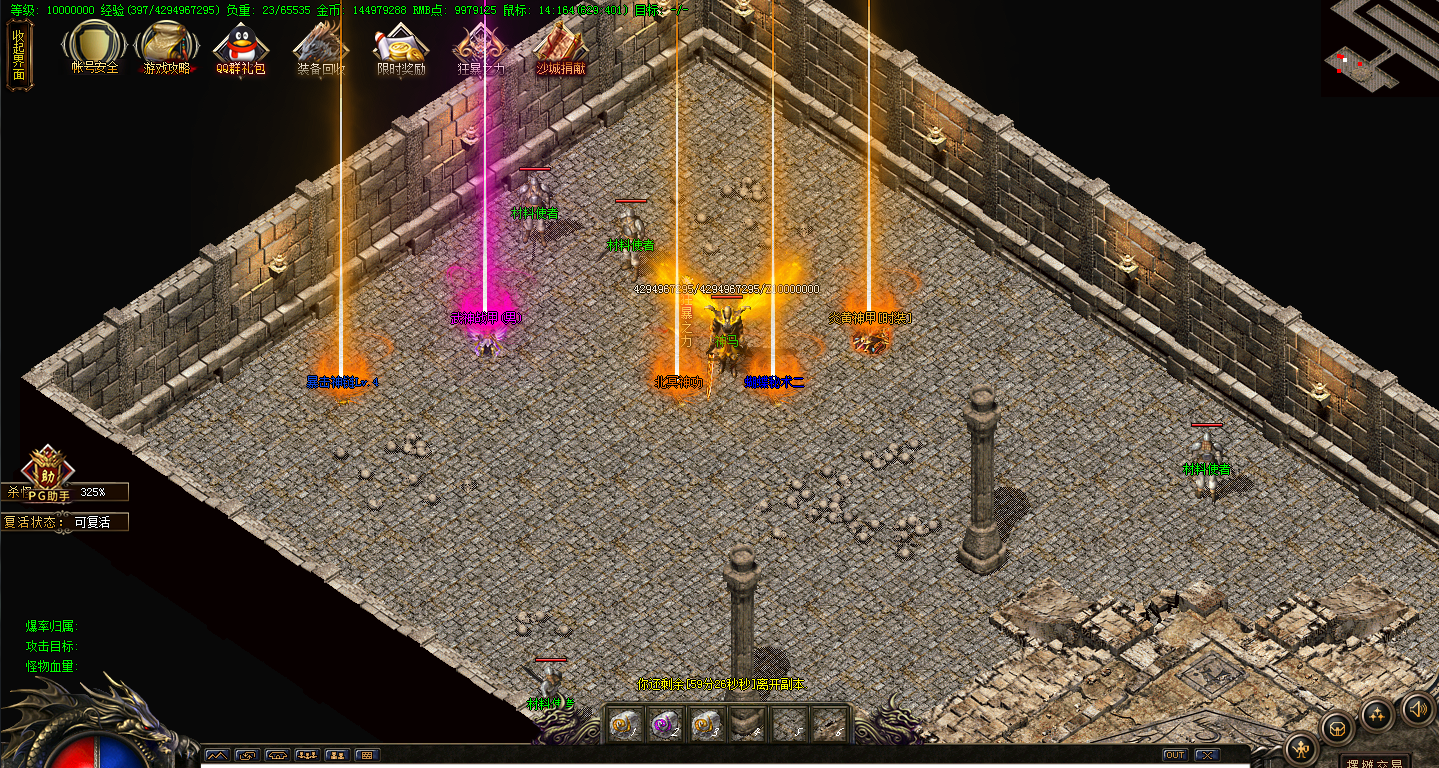
Task: Click the OUT button
Action: tap(1175, 755)
